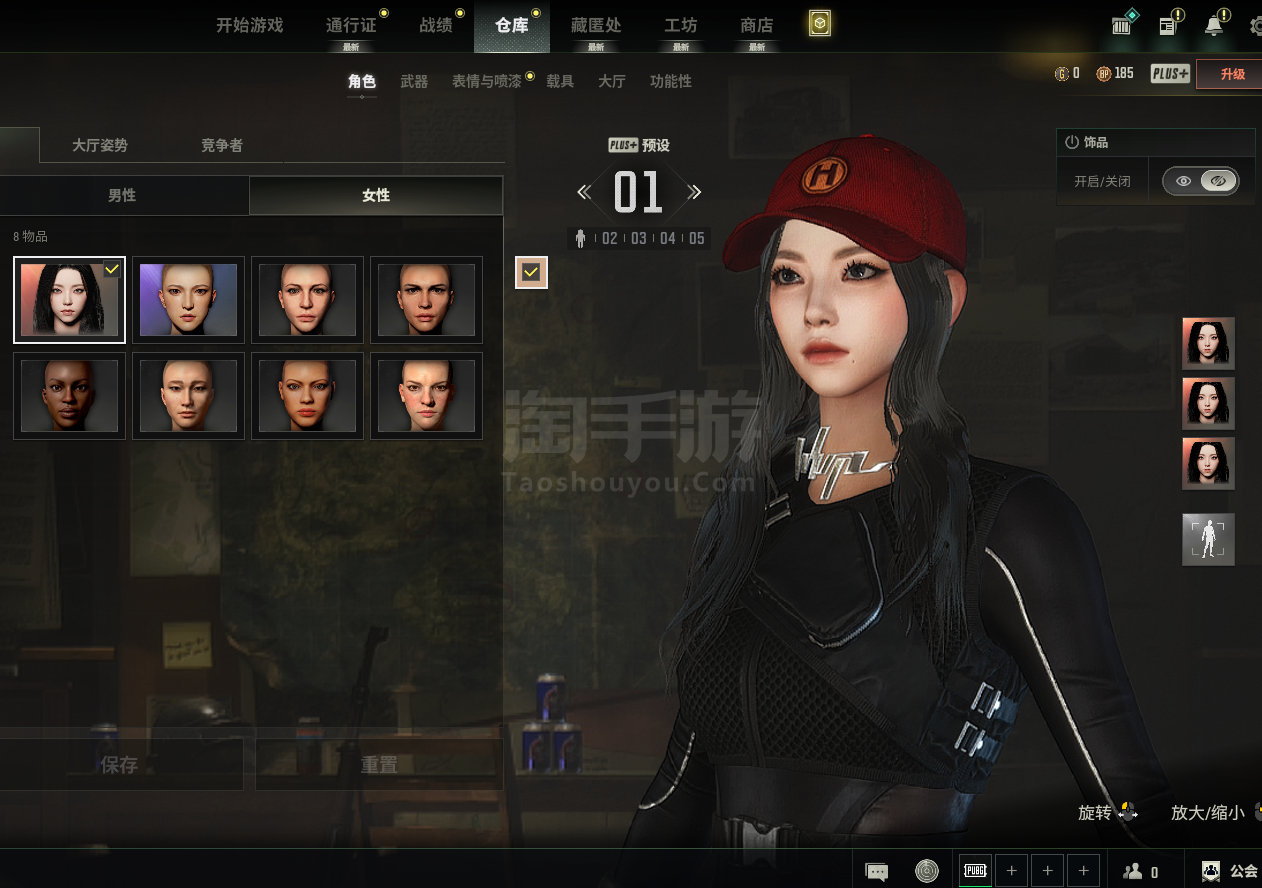Choose the 男性 male gender tab
The image size is (1262, 888).
tap(122, 196)
